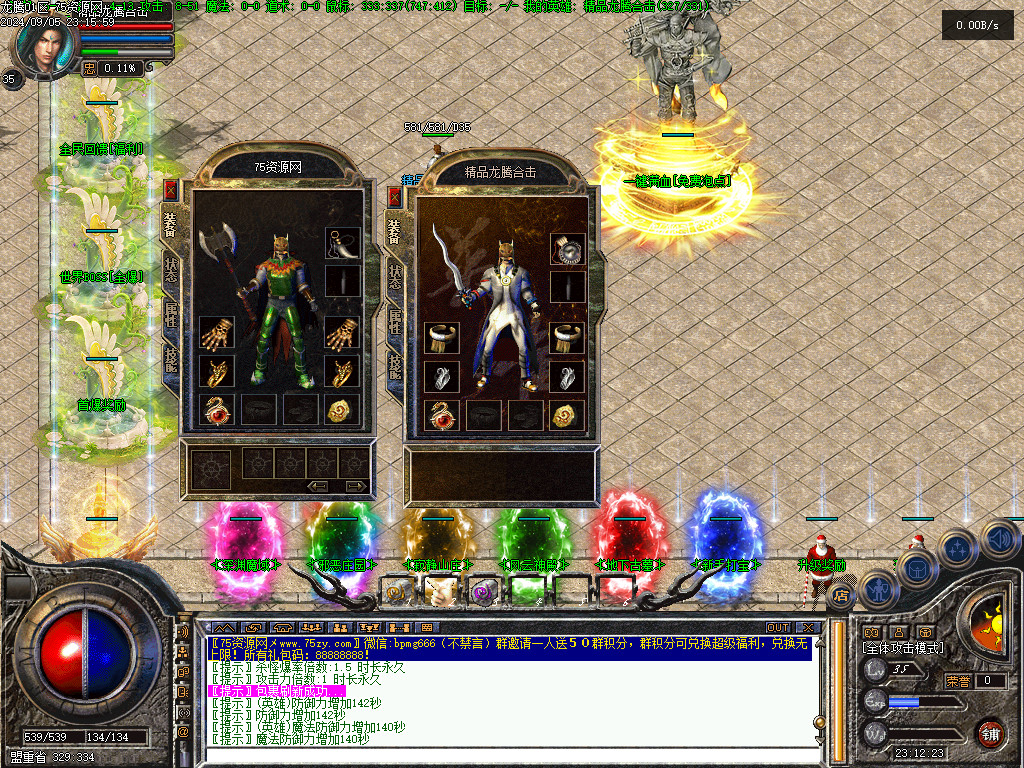Screen dimensions: 1024x768
Task: Open the skills button with the sparkle icon
Action: pyautogui.click(x=958, y=549)
